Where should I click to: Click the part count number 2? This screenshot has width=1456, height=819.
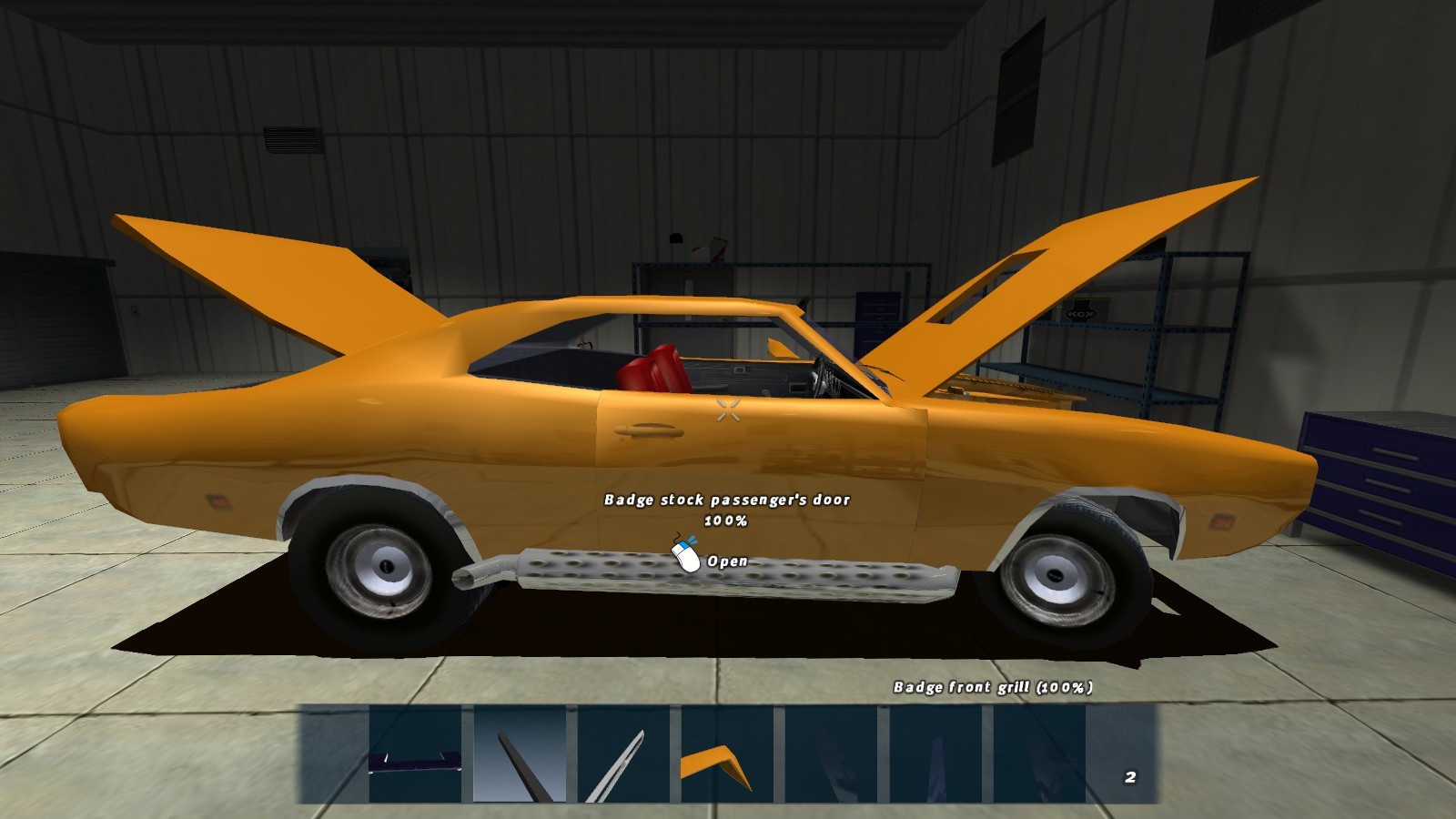1129,778
